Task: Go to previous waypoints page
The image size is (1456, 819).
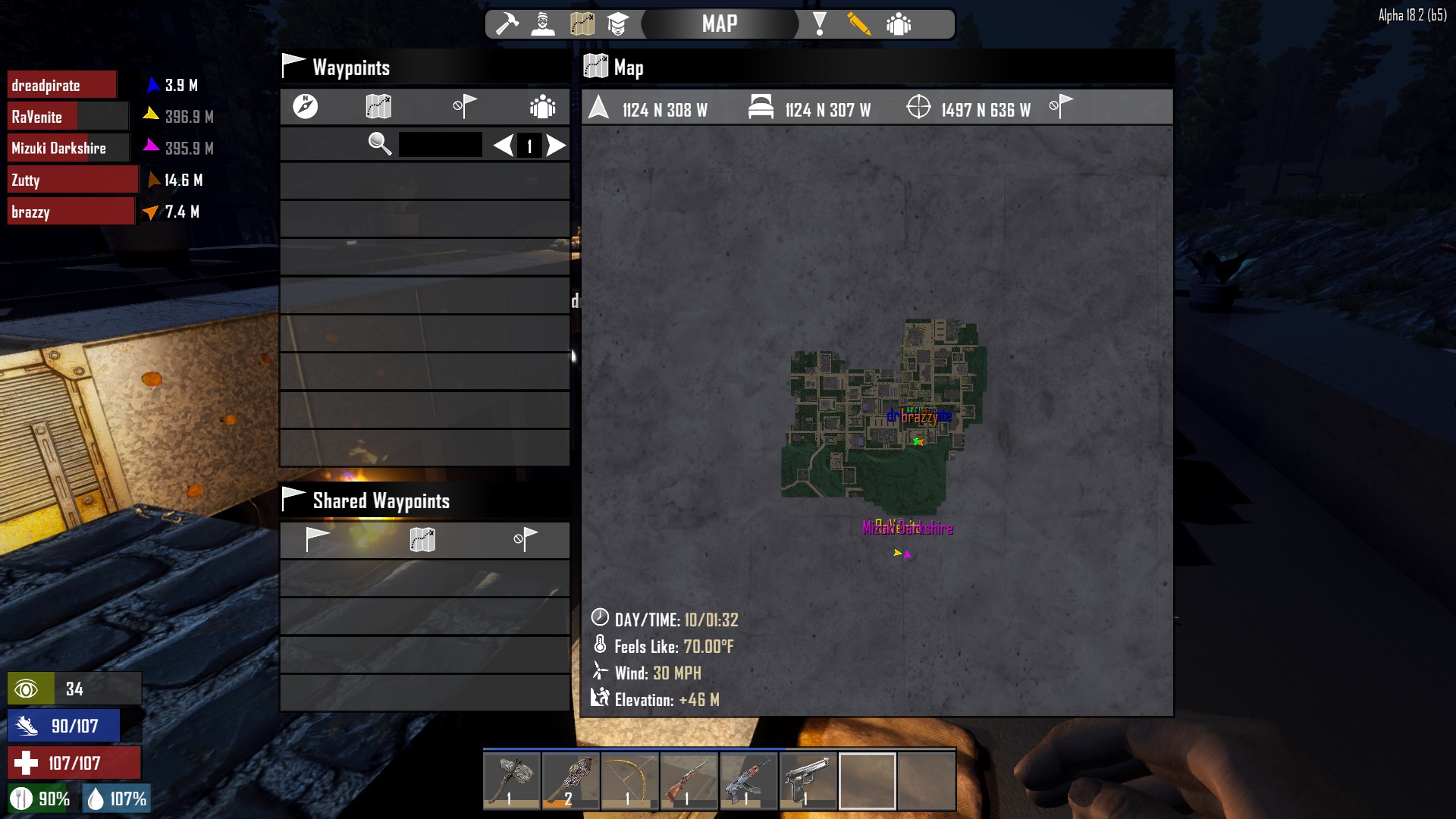Action: 503,145
